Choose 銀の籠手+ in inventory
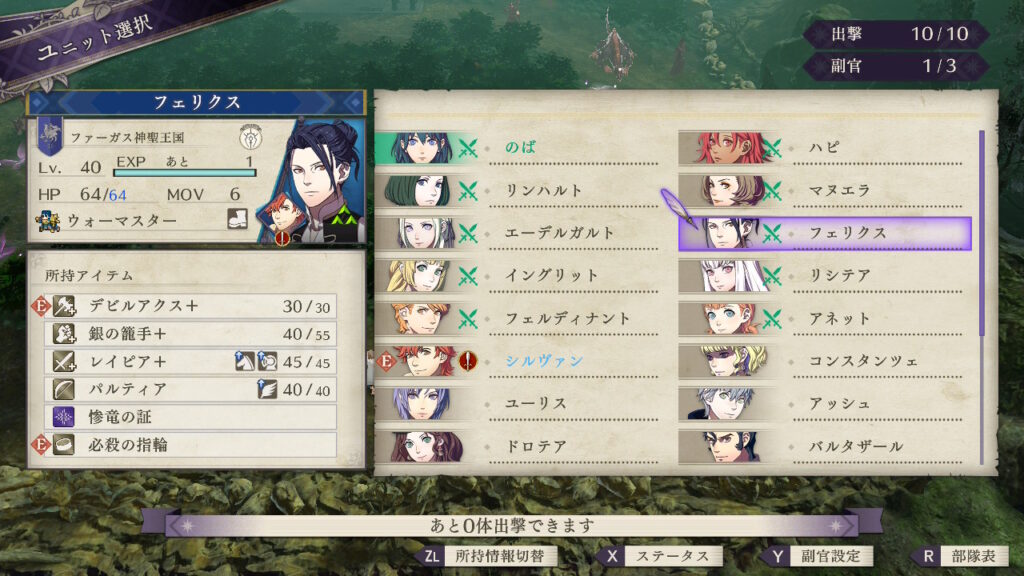 click(x=190, y=334)
